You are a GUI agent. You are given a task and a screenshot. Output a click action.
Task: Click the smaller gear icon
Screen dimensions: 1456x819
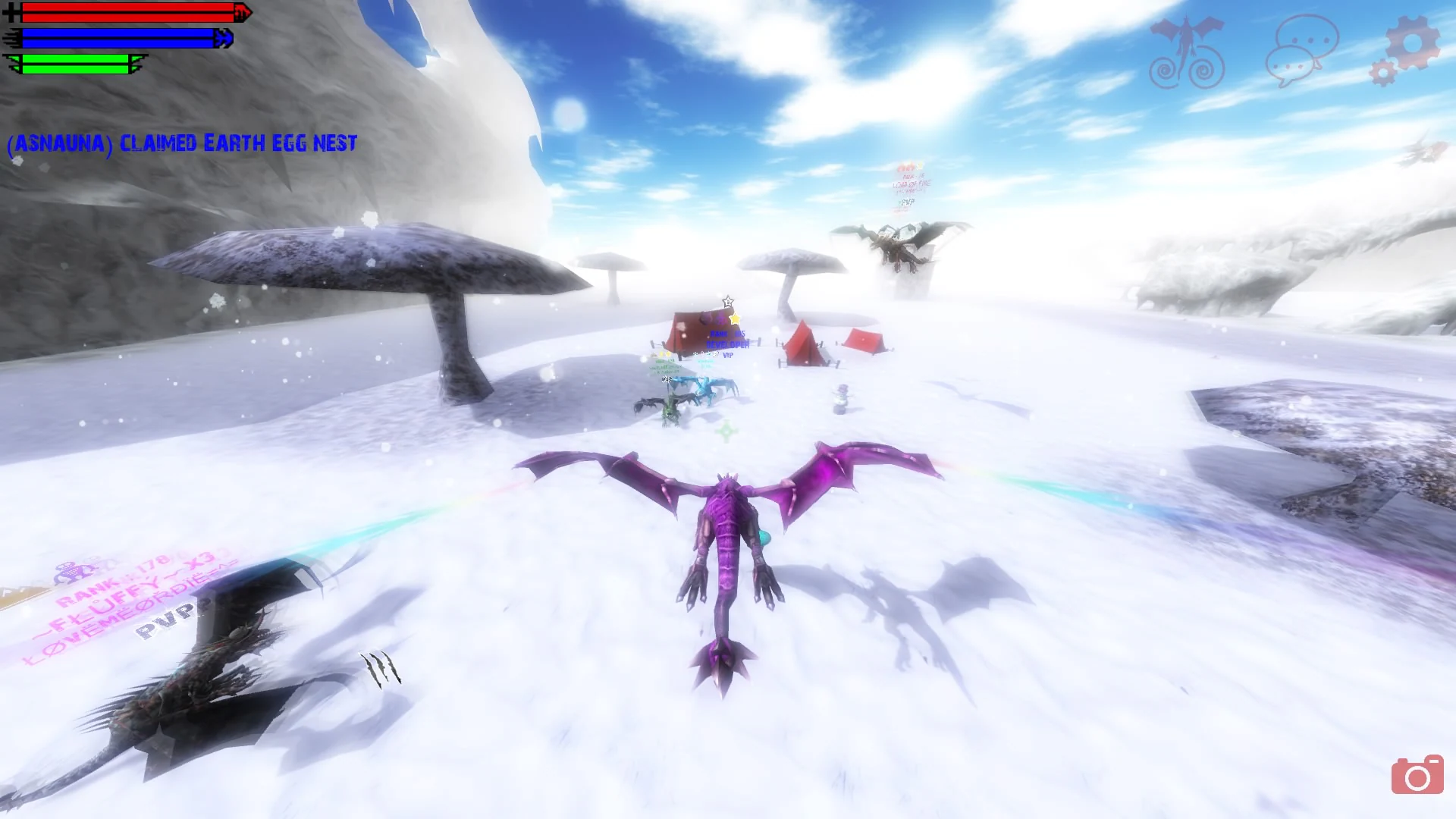(1382, 72)
